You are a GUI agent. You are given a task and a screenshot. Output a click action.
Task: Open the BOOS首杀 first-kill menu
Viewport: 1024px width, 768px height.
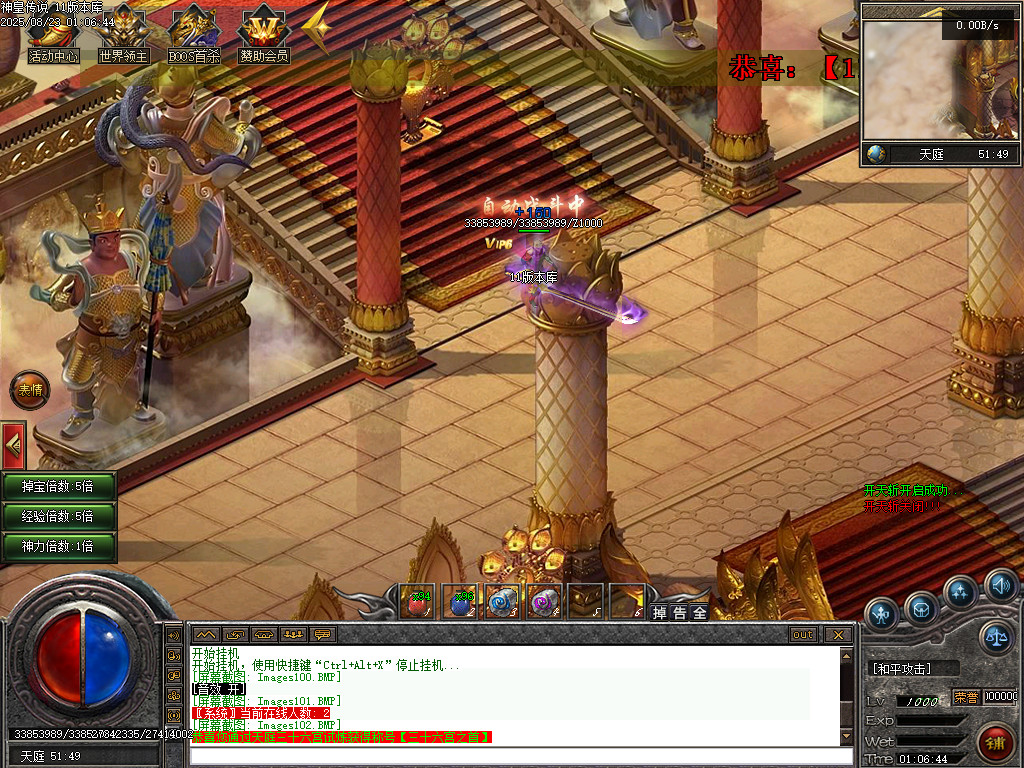[x=194, y=36]
